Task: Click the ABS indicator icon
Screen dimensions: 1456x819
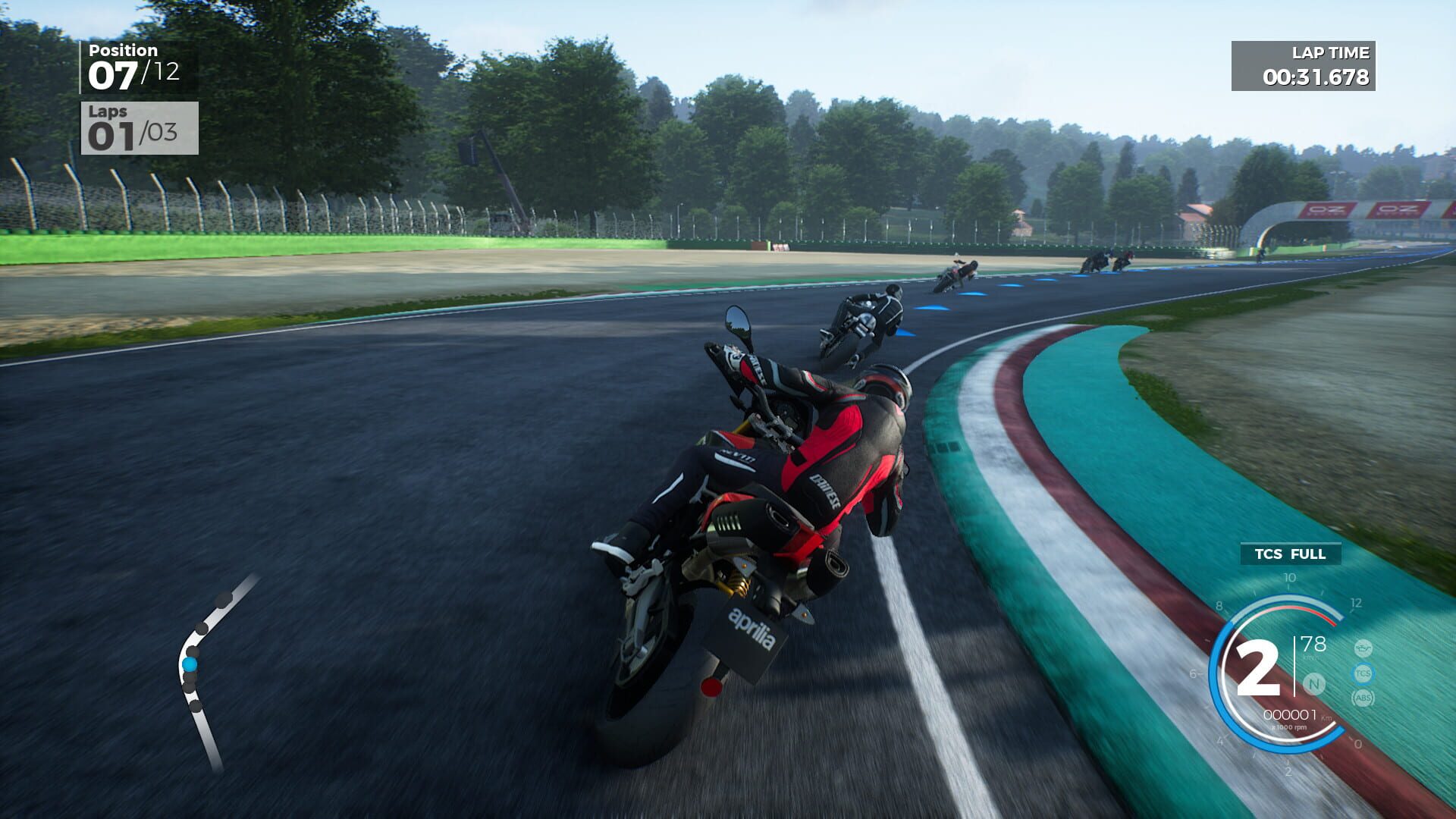Action: (x=1363, y=698)
